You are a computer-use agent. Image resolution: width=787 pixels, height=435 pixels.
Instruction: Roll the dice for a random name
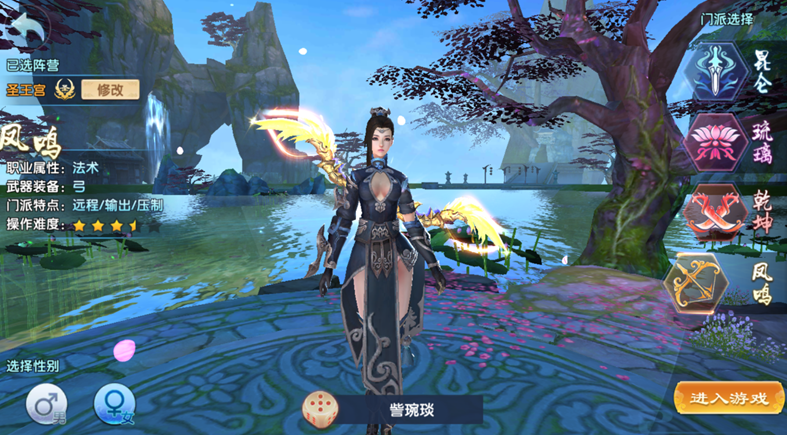[320, 408]
